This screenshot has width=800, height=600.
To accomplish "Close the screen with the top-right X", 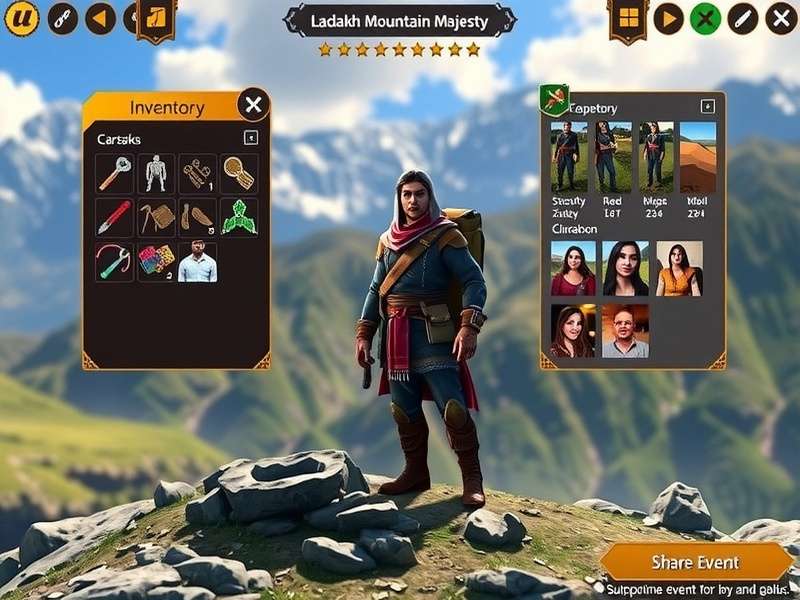I will (781, 18).
